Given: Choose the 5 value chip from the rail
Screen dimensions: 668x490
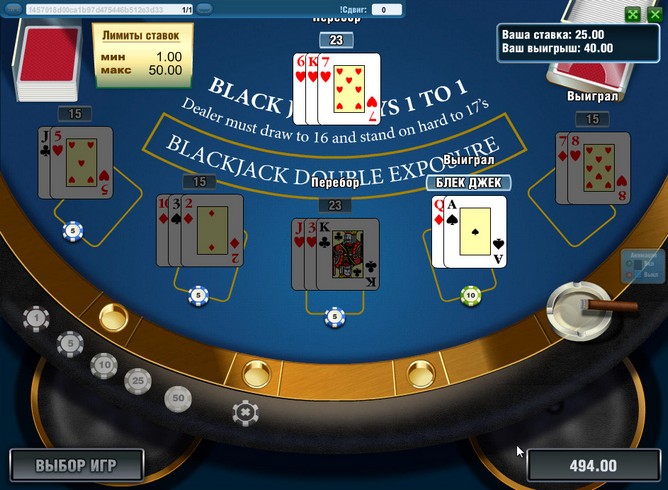Looking at the screenshot, I should click(69, 344).
